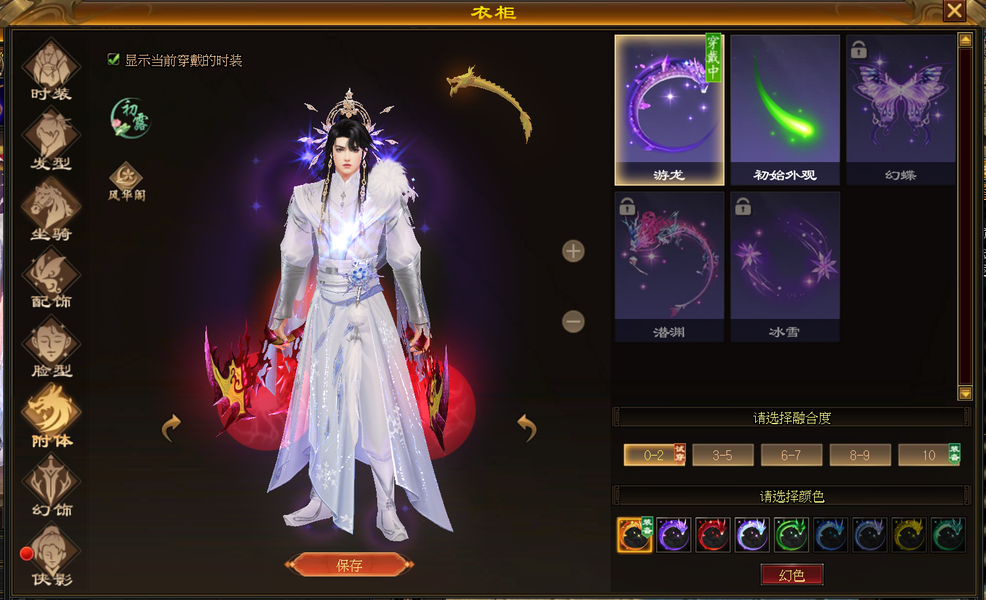Click the 幻色 button
This screenshot has width=986, height=600.
(791, 574)
